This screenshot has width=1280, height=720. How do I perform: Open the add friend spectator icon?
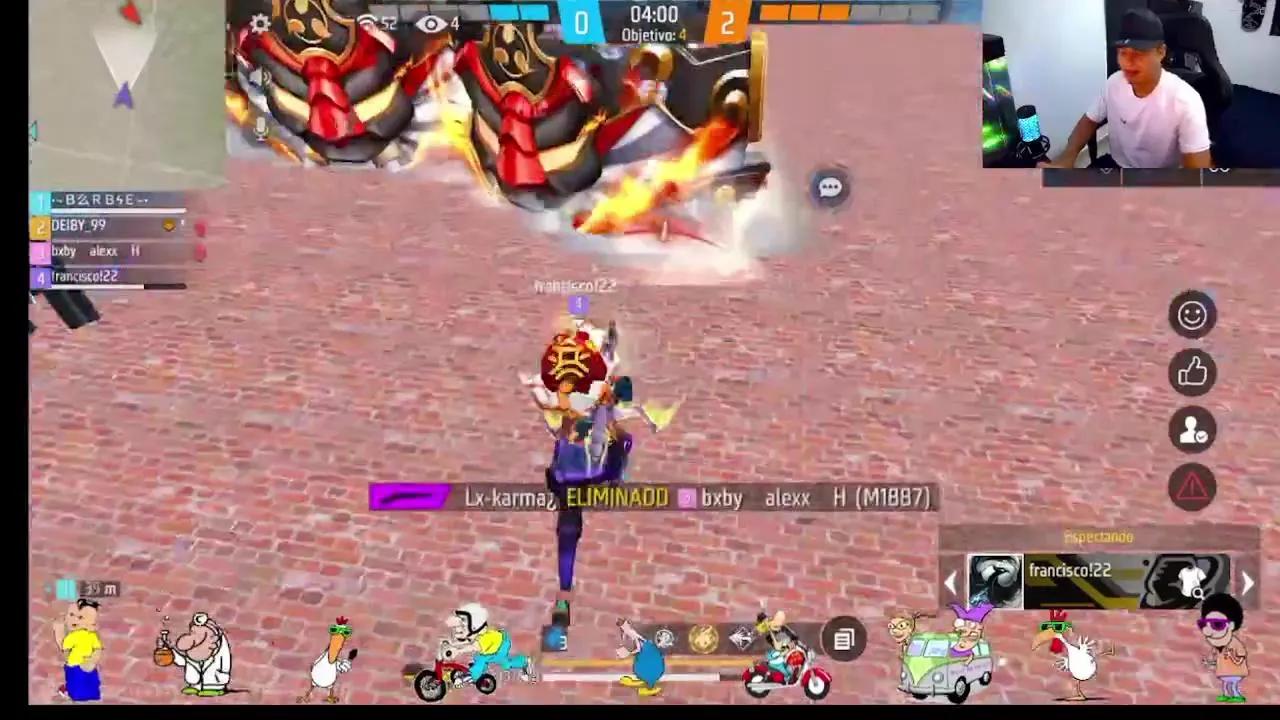pyautogui.click(x=1192, y=430)
